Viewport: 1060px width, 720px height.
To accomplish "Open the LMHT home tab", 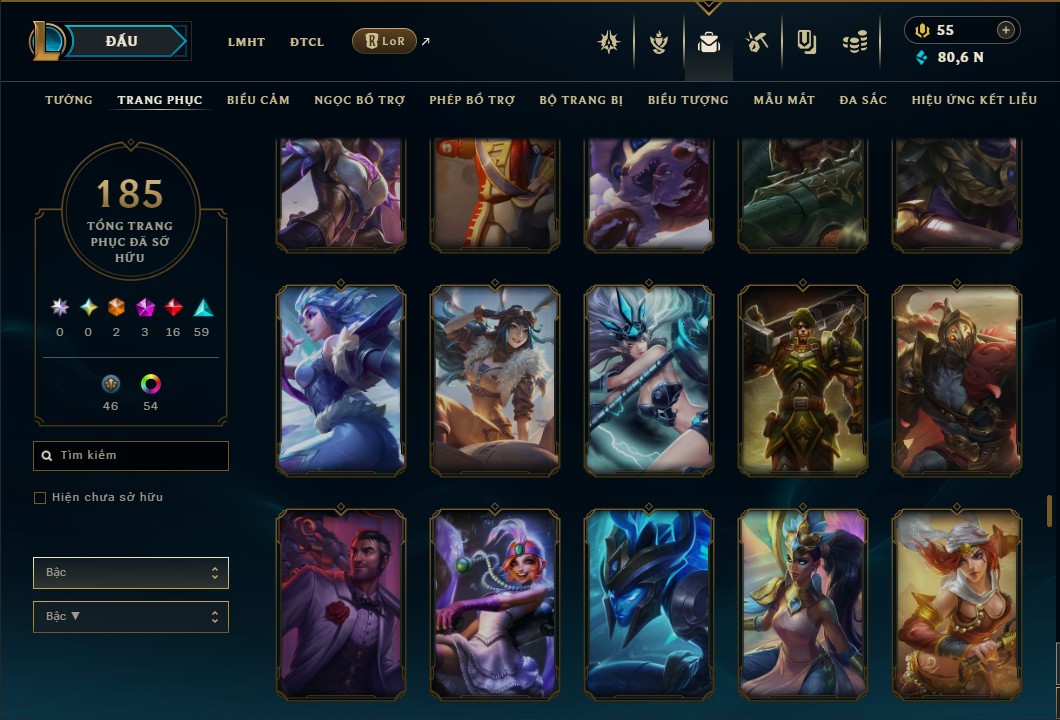I will coord(246,42).
